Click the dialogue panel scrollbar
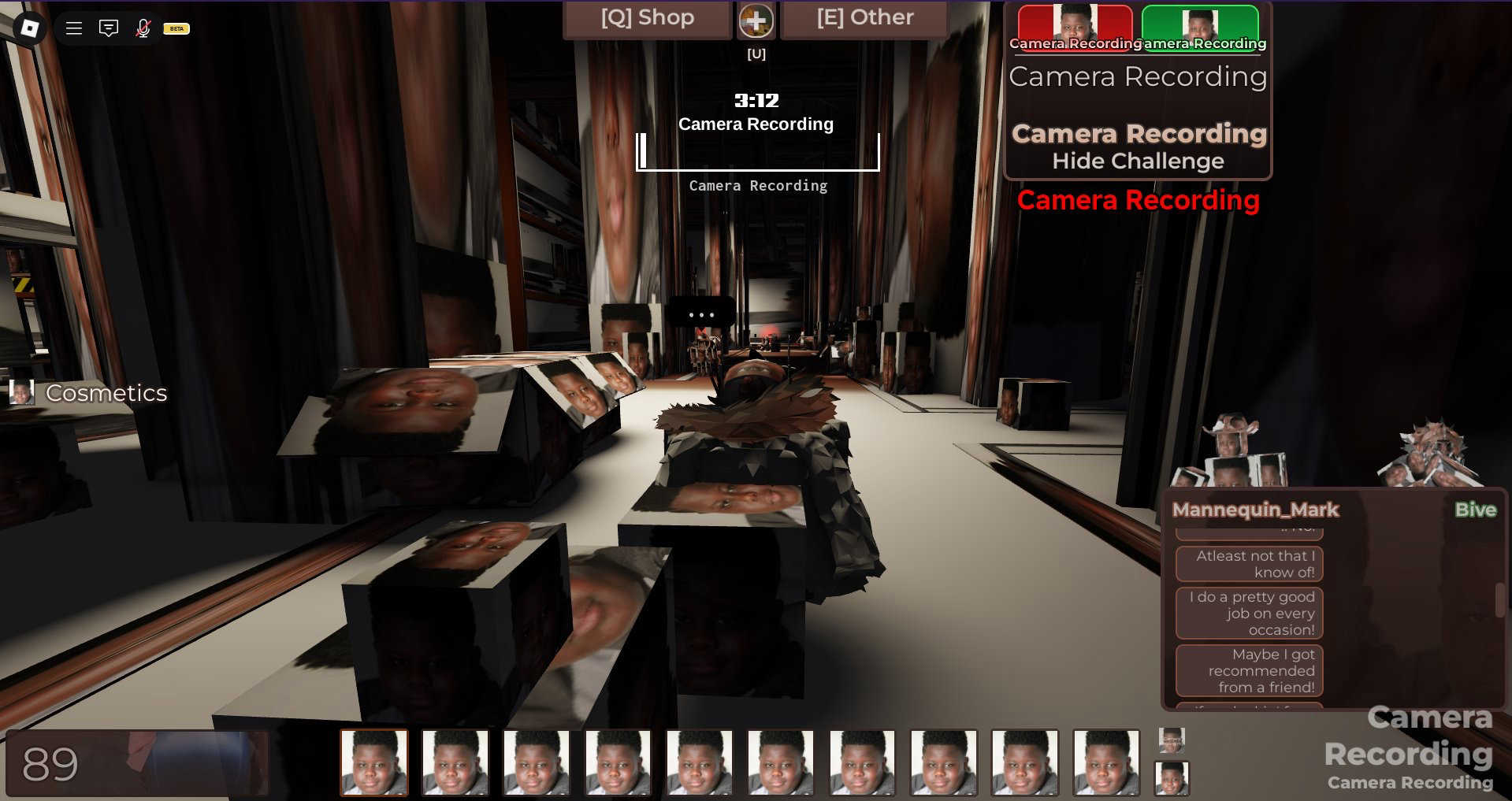1512x801 pixels. pyautogui.click(x=1499, y=600)
